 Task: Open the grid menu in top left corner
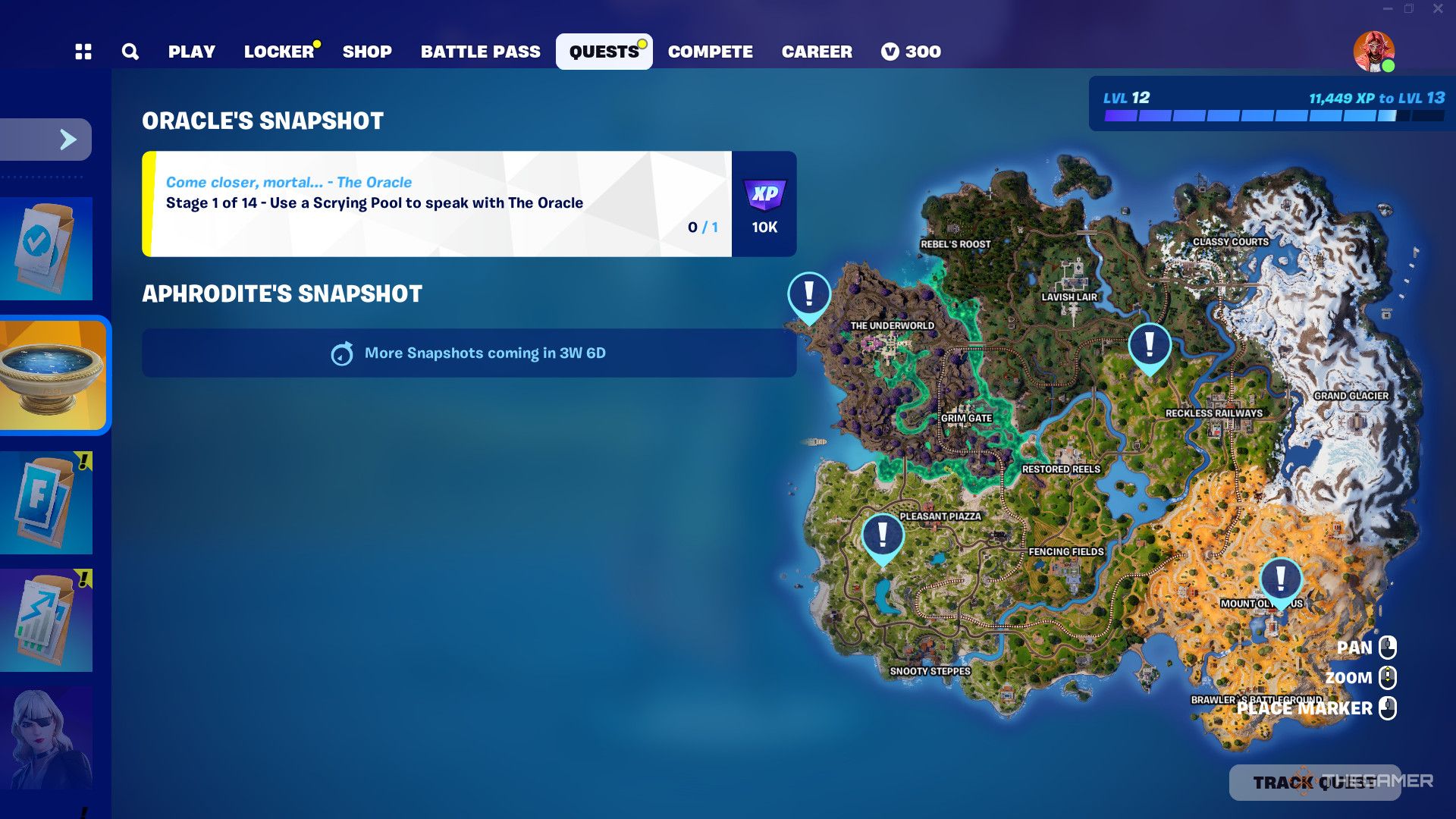83,51
